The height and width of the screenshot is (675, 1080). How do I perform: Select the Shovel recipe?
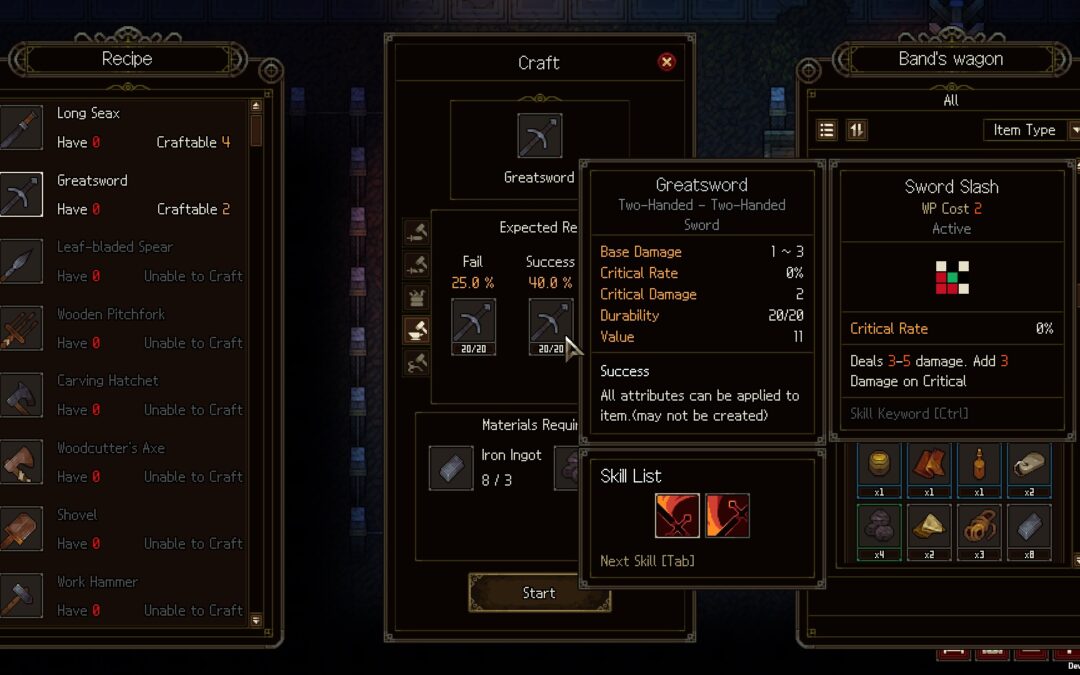point(125,530)
